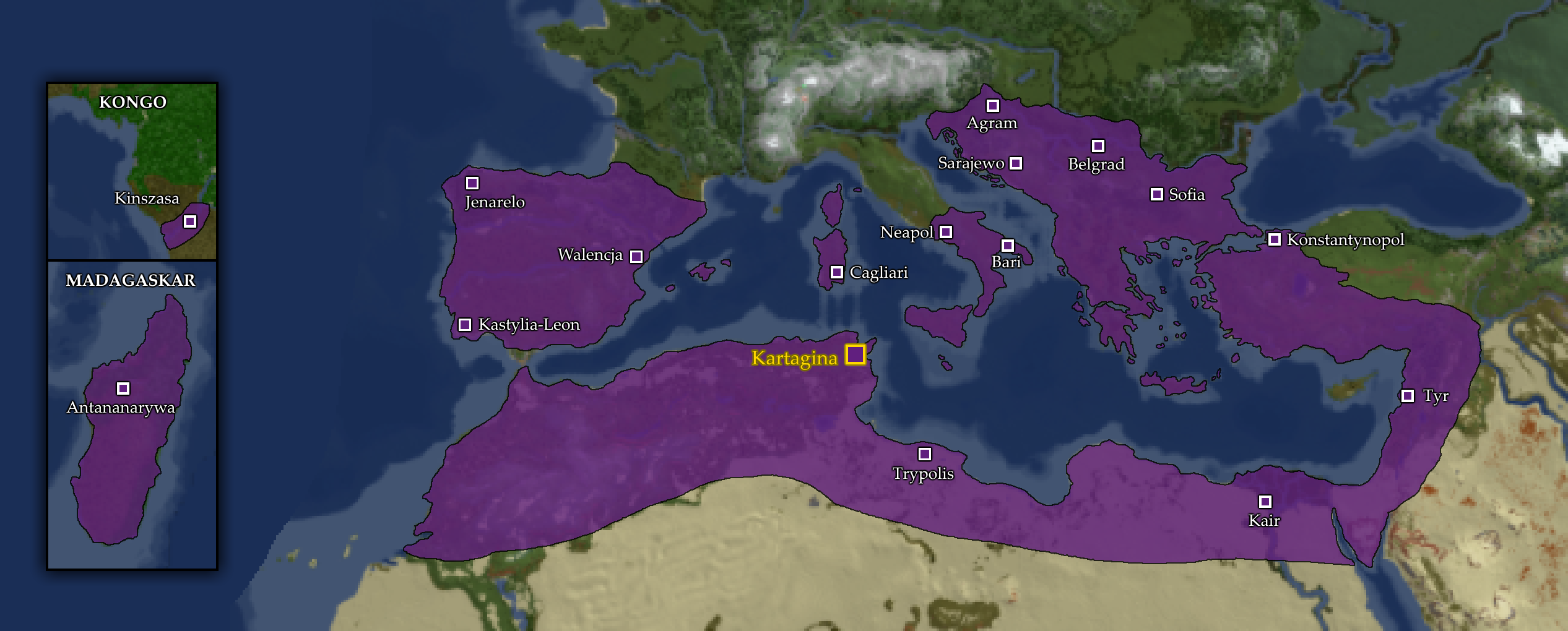This screenshot has height=631, width=1568.
Task: Select the yellow Kartagina capital marker
Action: [855, 354]
